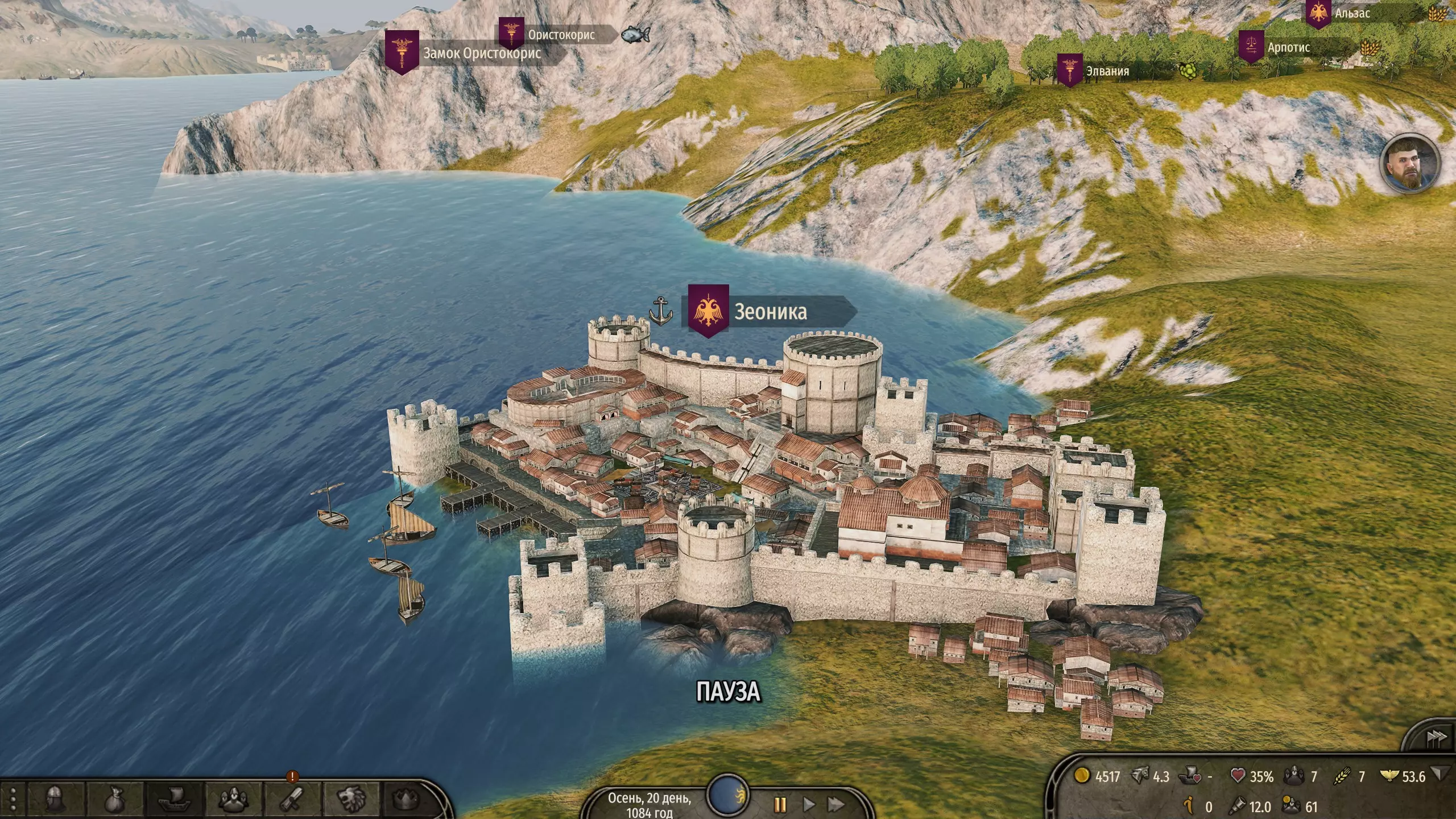Click the Альзас settlement nameplate

1352,13
